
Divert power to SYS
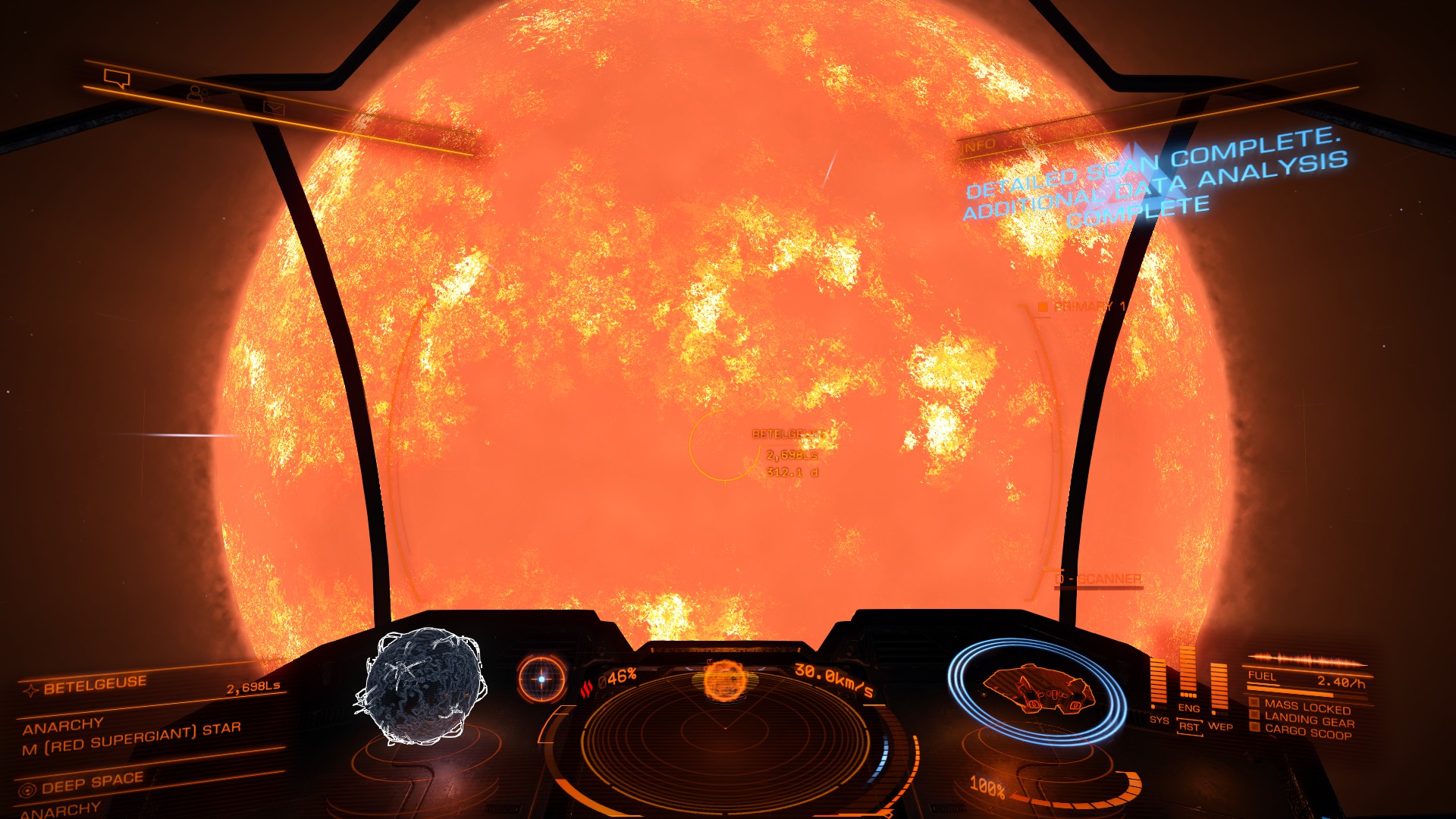coord(1159,719)
